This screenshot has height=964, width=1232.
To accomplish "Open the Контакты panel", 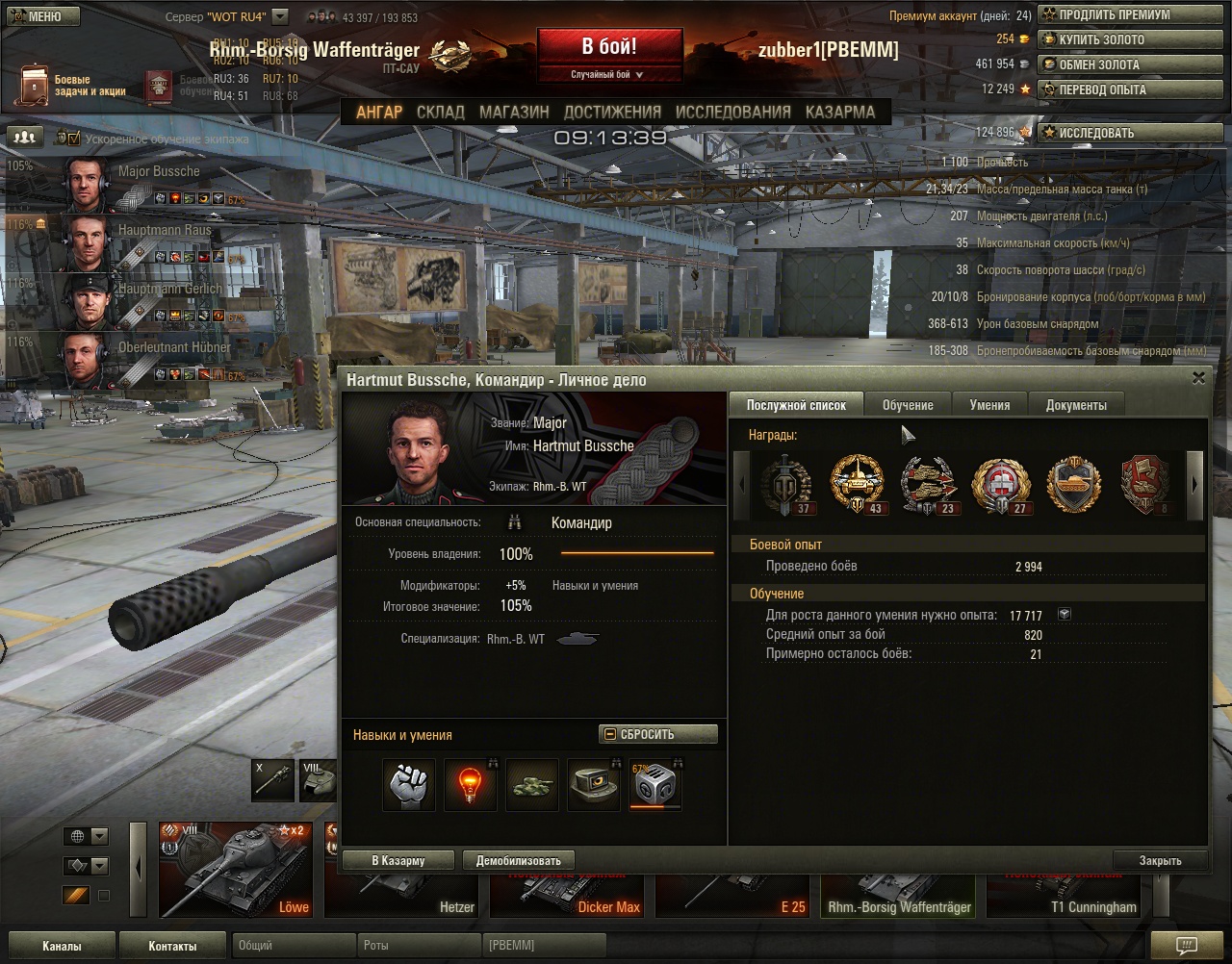I will 172,946.
